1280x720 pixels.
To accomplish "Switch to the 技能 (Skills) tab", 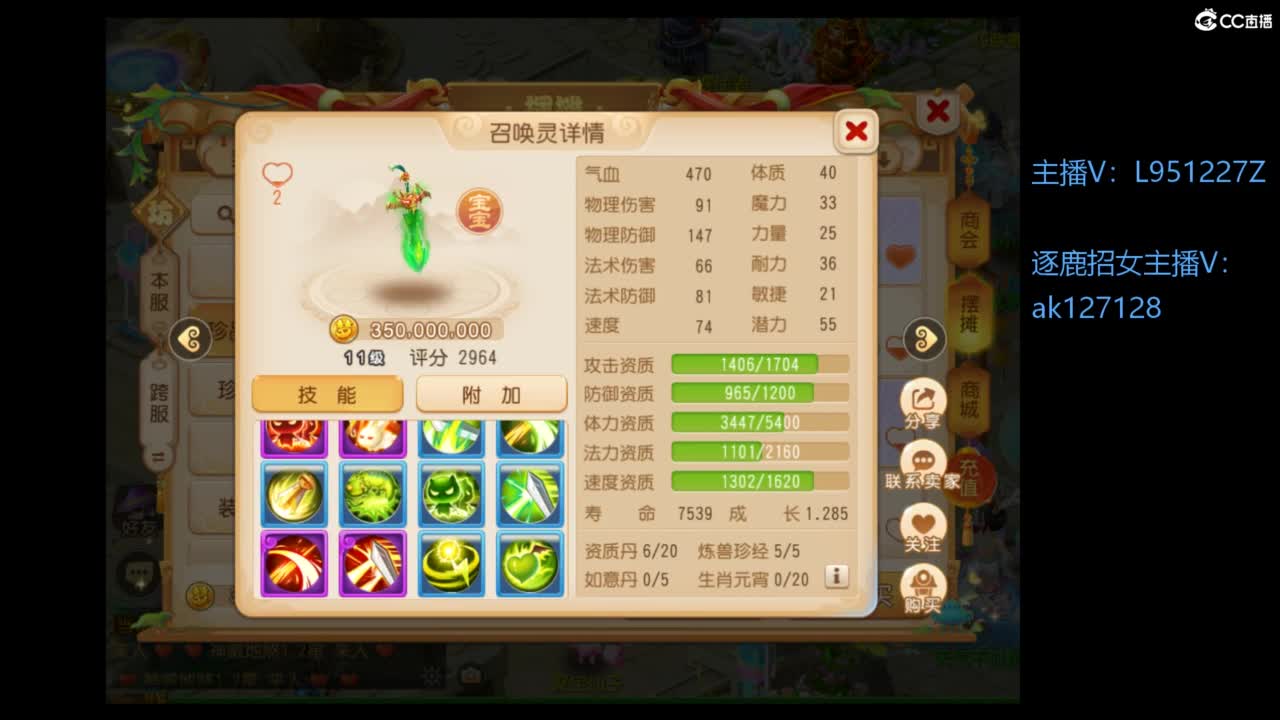I will point(327,393).
